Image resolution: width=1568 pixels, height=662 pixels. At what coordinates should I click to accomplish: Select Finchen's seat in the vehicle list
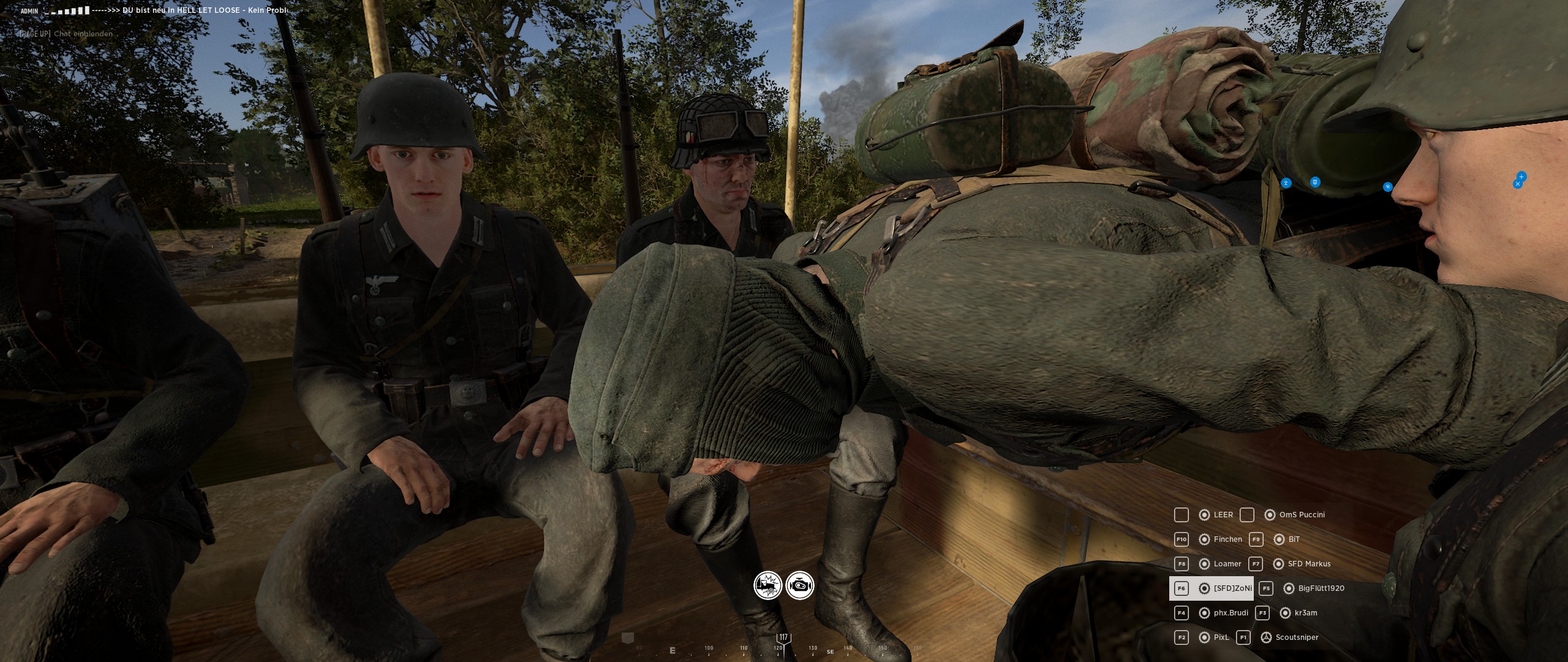point(1227,539)
